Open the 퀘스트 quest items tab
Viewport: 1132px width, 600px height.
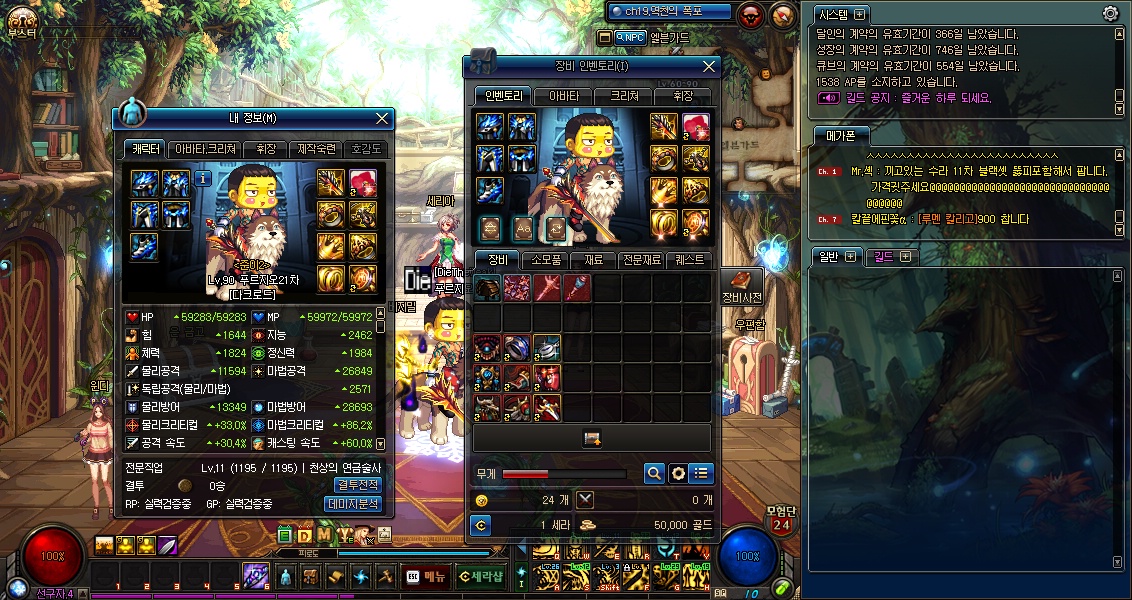pos(689,259)
